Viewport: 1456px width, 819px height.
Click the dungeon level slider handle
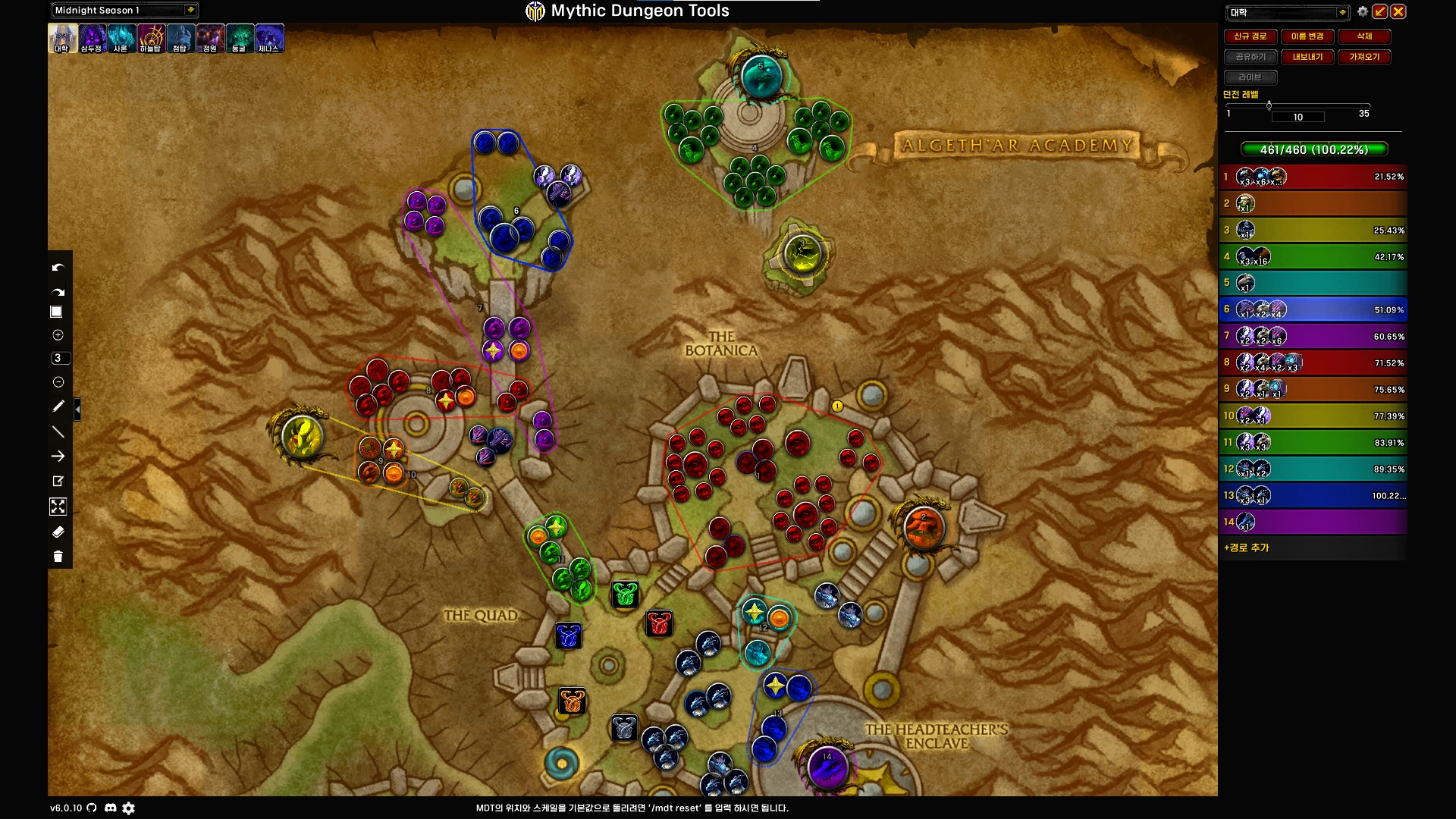pos(1269,105)
